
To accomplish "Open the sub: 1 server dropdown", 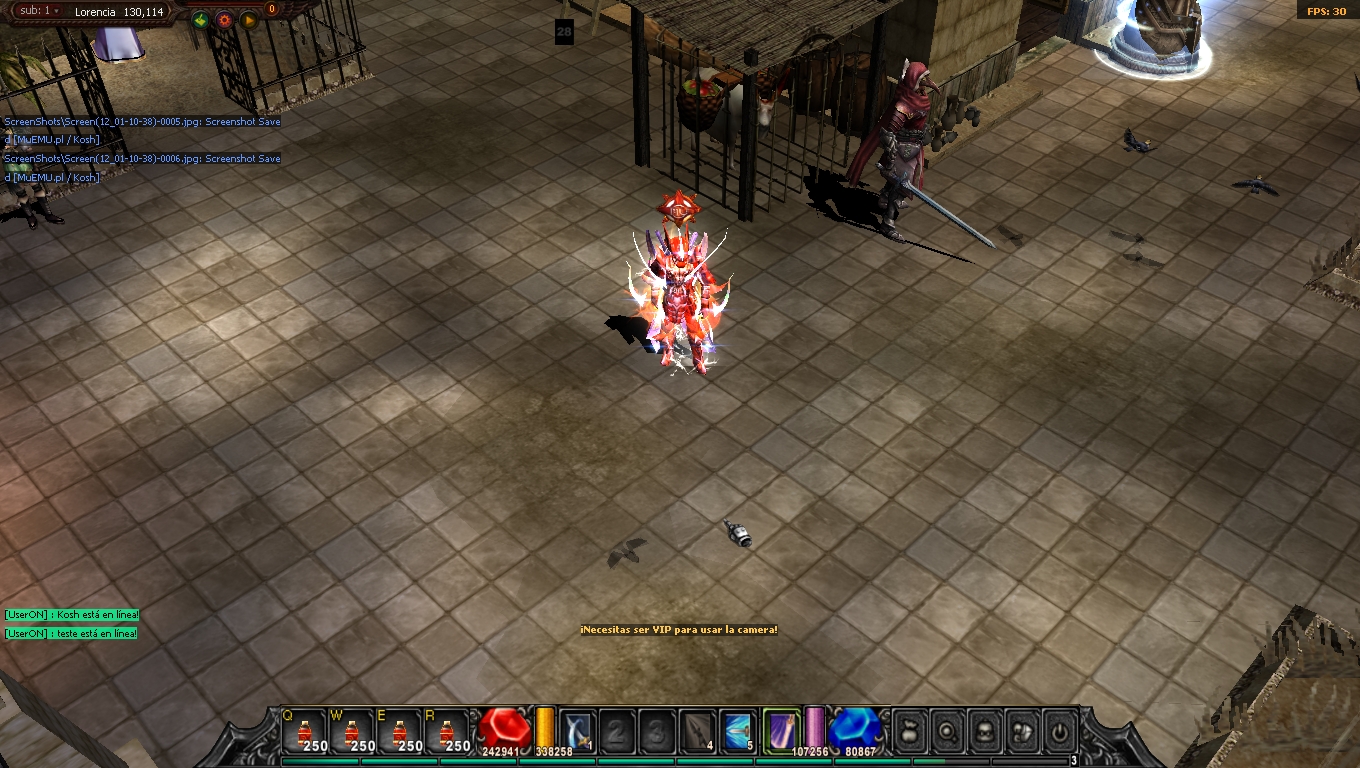I will click(x=39, y=11).
